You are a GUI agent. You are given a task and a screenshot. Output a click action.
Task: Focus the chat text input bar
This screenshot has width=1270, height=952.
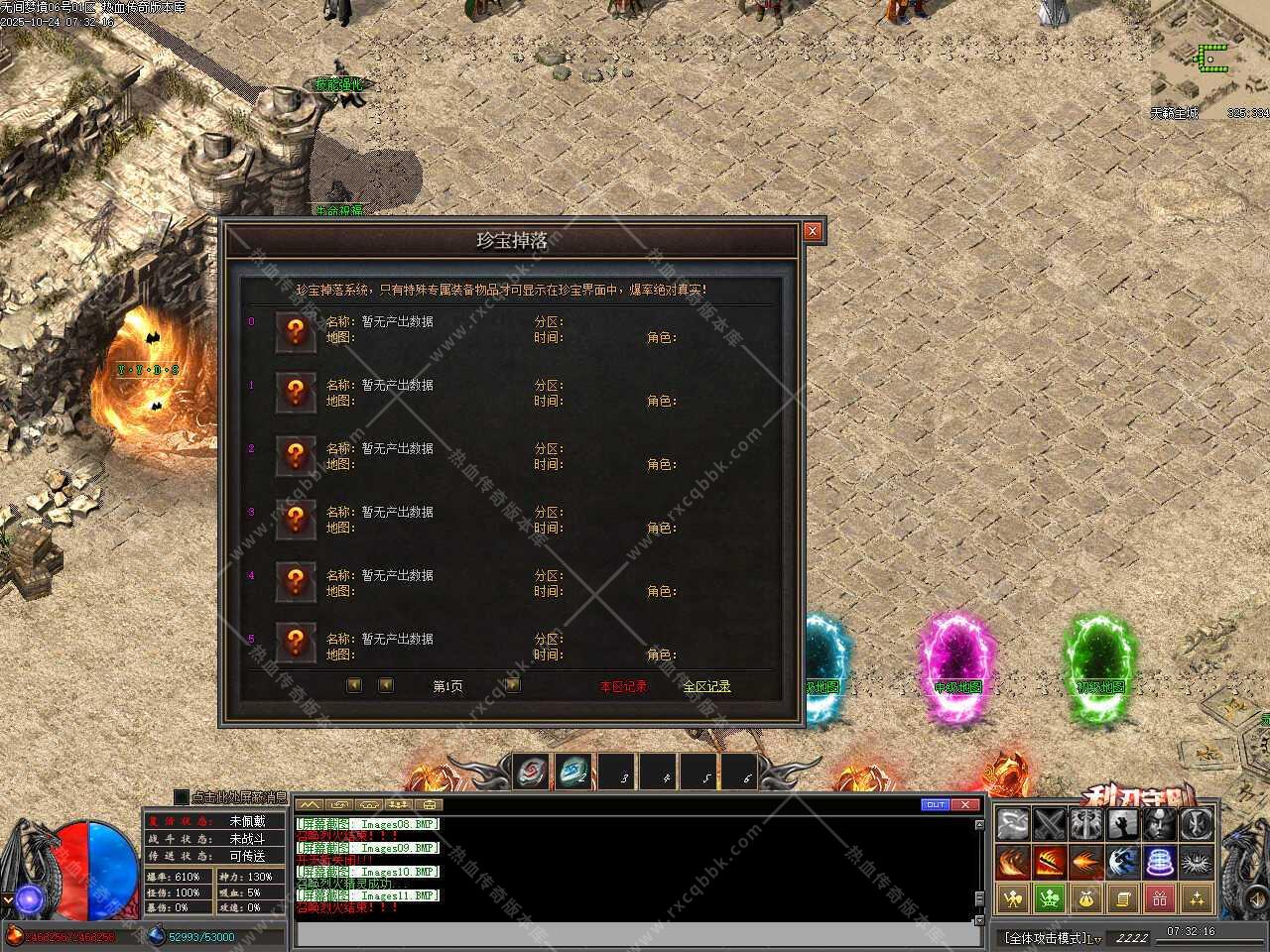click(635, 934)
